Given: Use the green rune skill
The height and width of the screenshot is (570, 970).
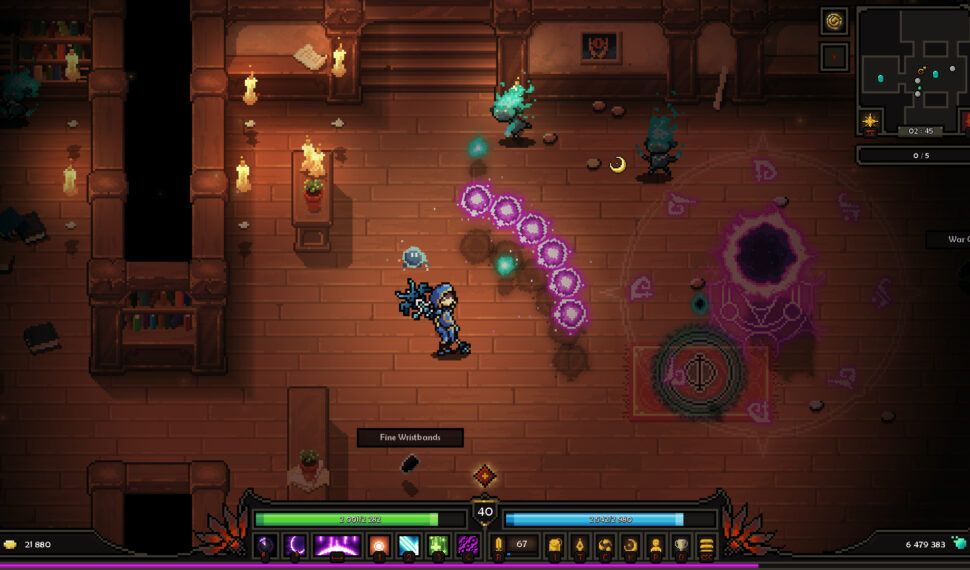Looking at the screenshot, I should tap(438, 545).
